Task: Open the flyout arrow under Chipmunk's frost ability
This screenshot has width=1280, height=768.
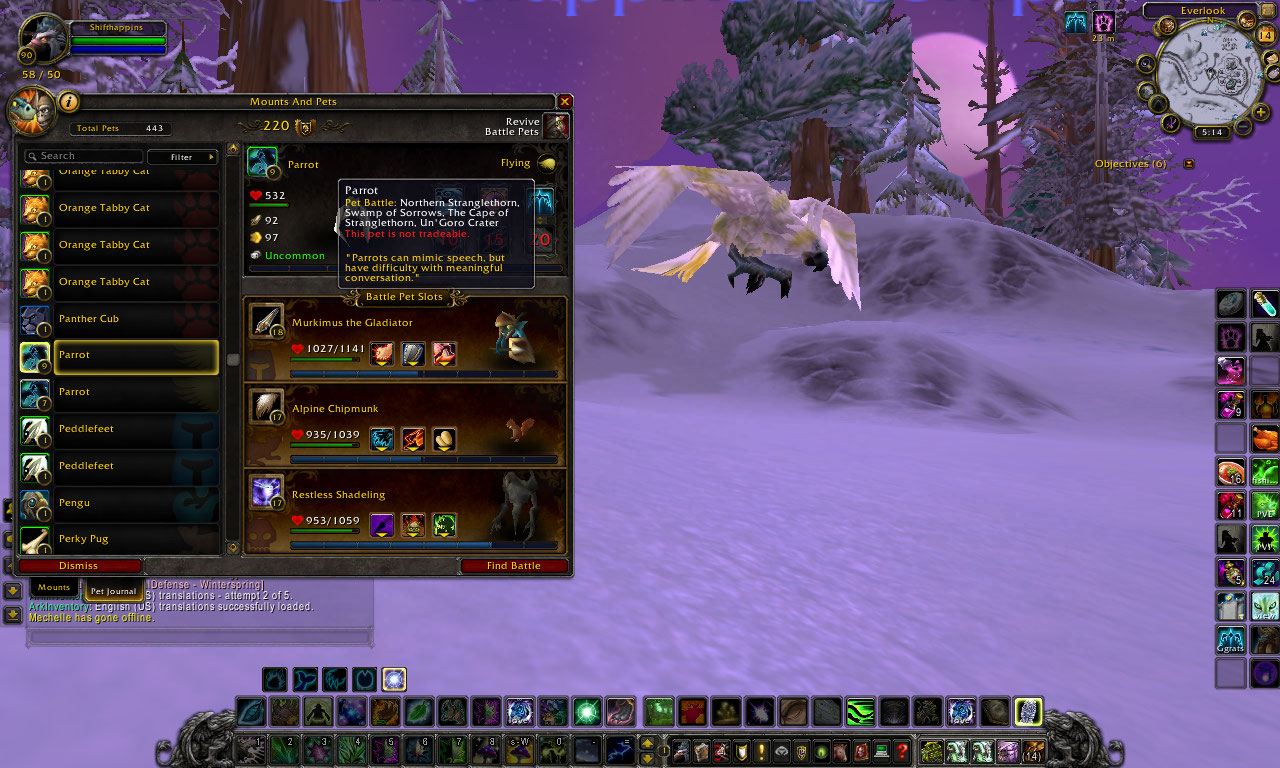Action: 382,450
